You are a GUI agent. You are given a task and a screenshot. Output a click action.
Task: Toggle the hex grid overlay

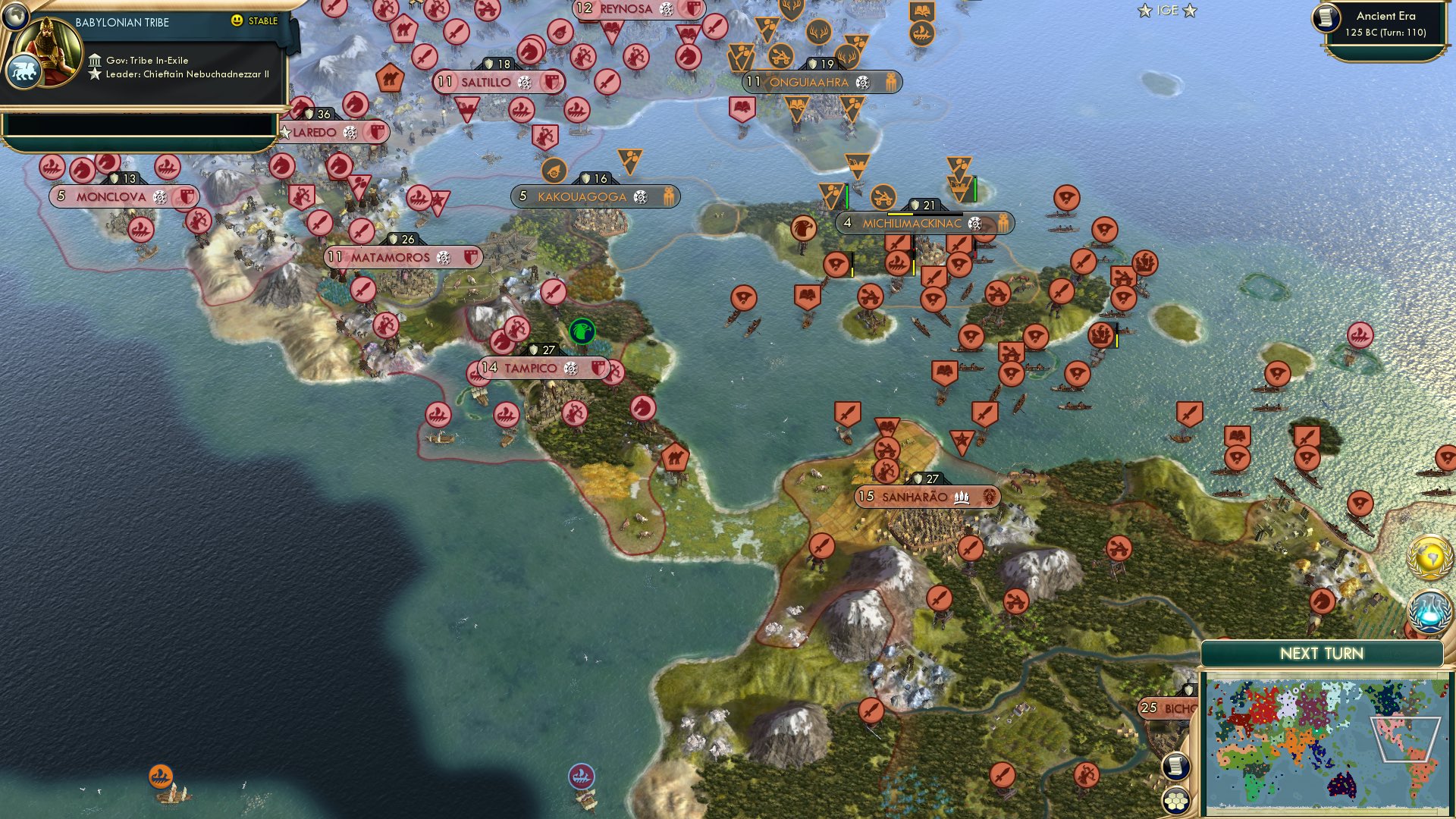[x=1175, y=801]
